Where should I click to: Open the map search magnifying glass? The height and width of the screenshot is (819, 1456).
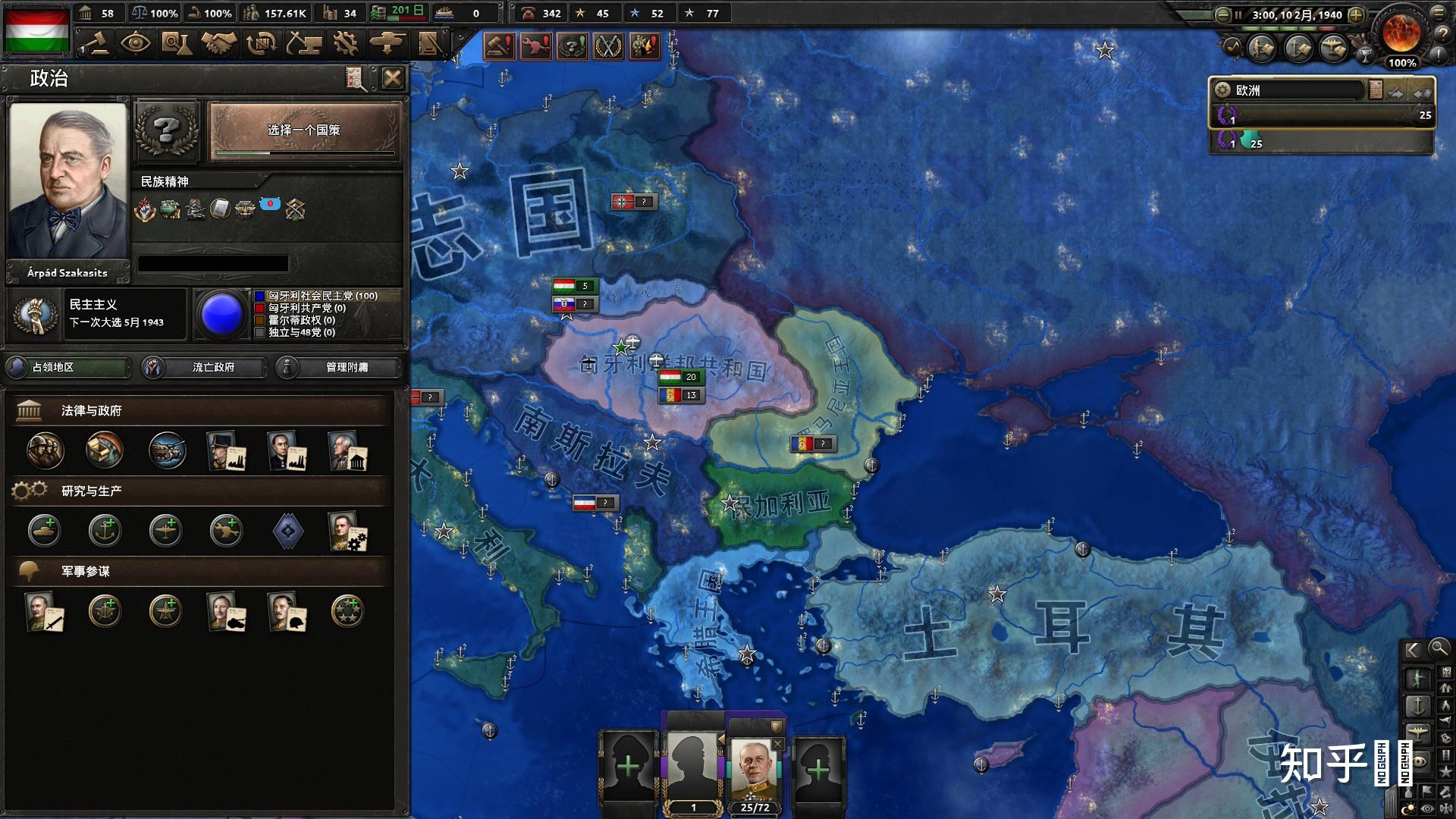(x=1439, y=648)
